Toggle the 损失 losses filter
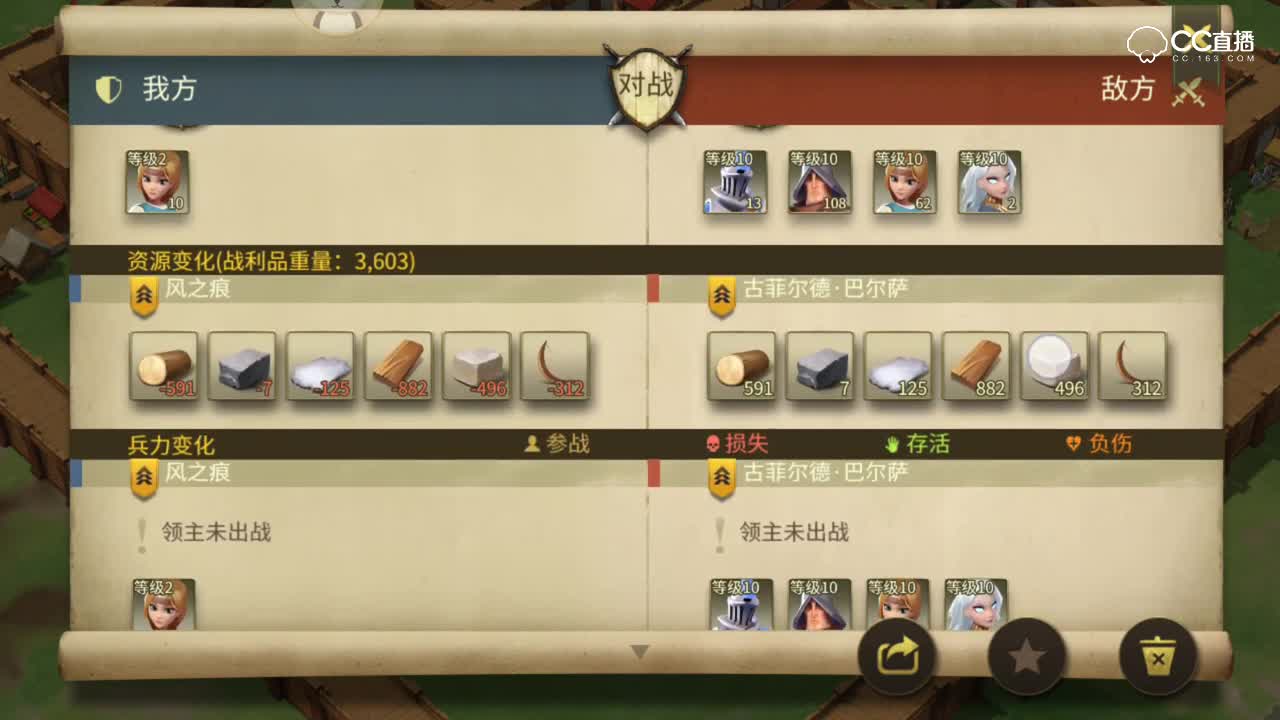This screenshot has height=720, width=1280. tap(737, 444)
